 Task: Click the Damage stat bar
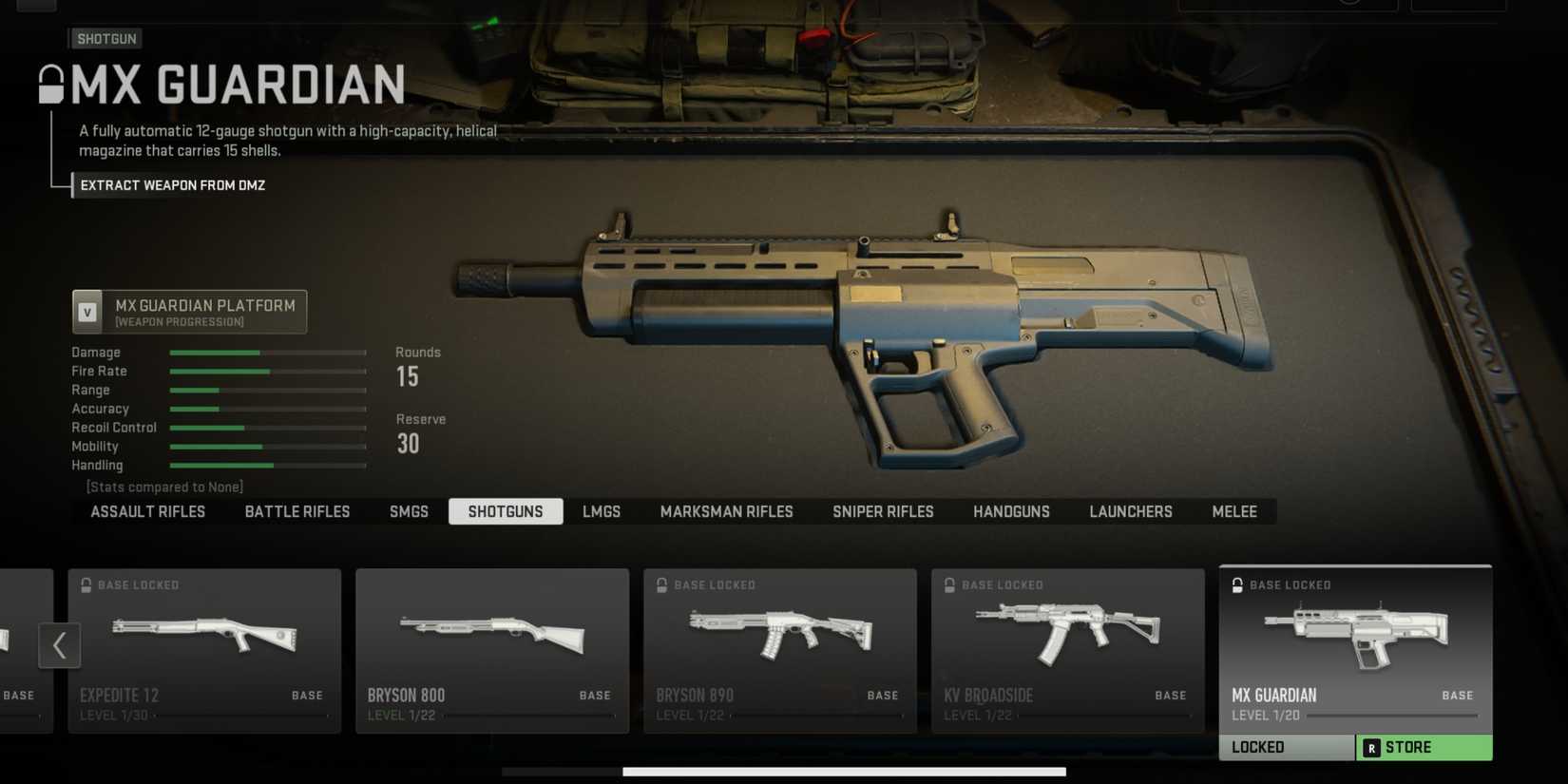(x=268, y=352)
